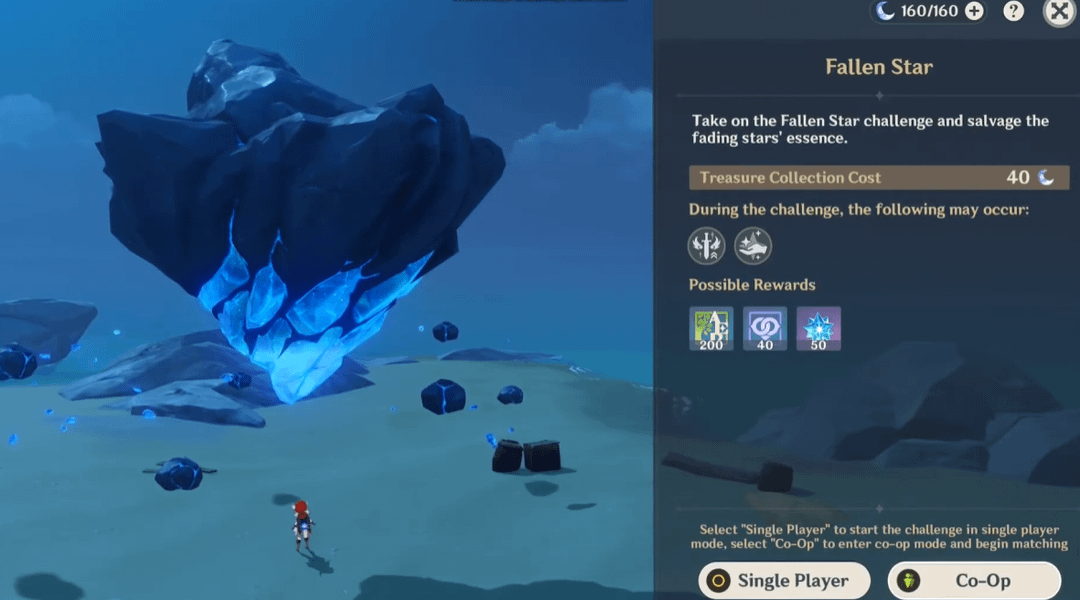This screenshot has height=600, width=1080.
Task: Open the question mark help button
Action: pos(1014,12)
